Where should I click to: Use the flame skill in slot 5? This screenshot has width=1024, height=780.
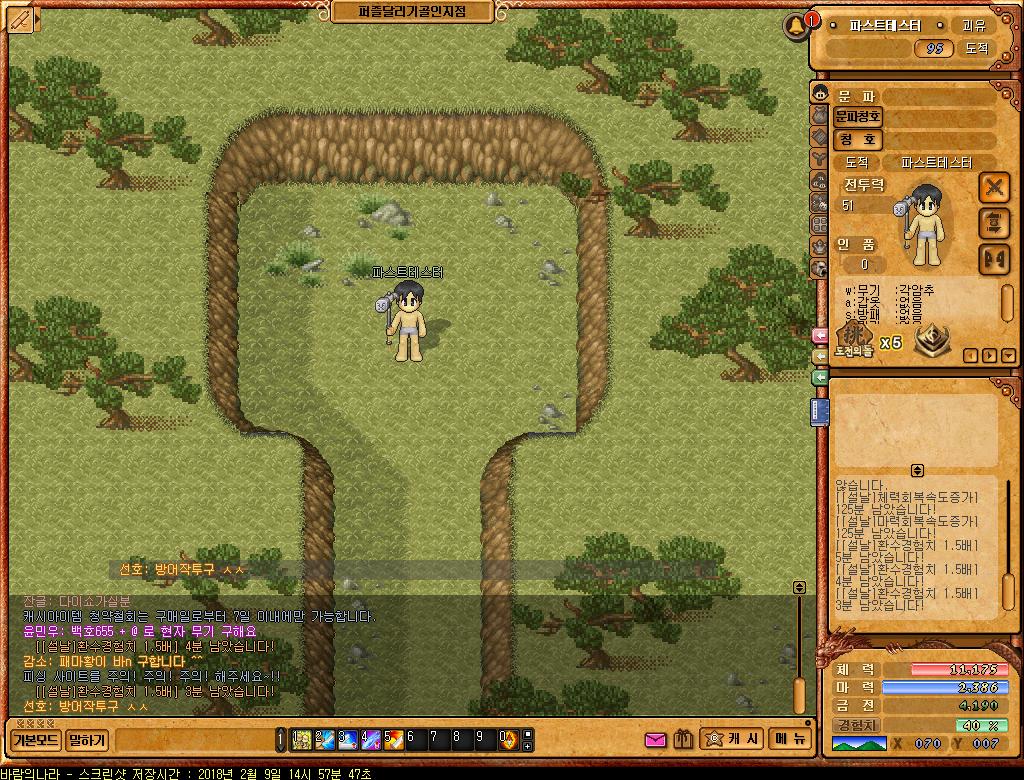393,740
